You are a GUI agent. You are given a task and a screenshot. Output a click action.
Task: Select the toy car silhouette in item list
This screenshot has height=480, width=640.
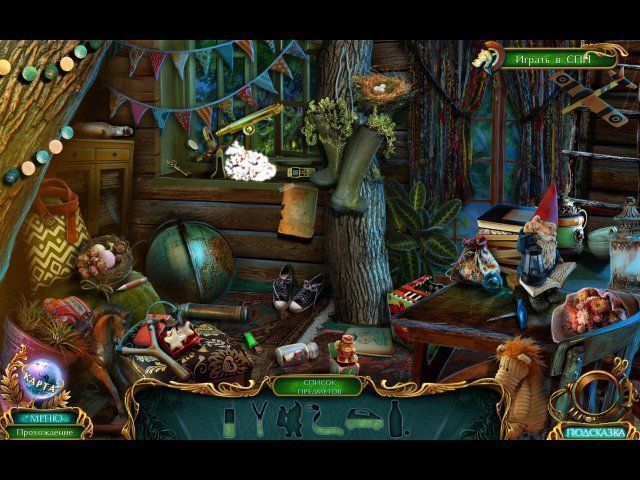pyautogui.click(x=361, y=421)
